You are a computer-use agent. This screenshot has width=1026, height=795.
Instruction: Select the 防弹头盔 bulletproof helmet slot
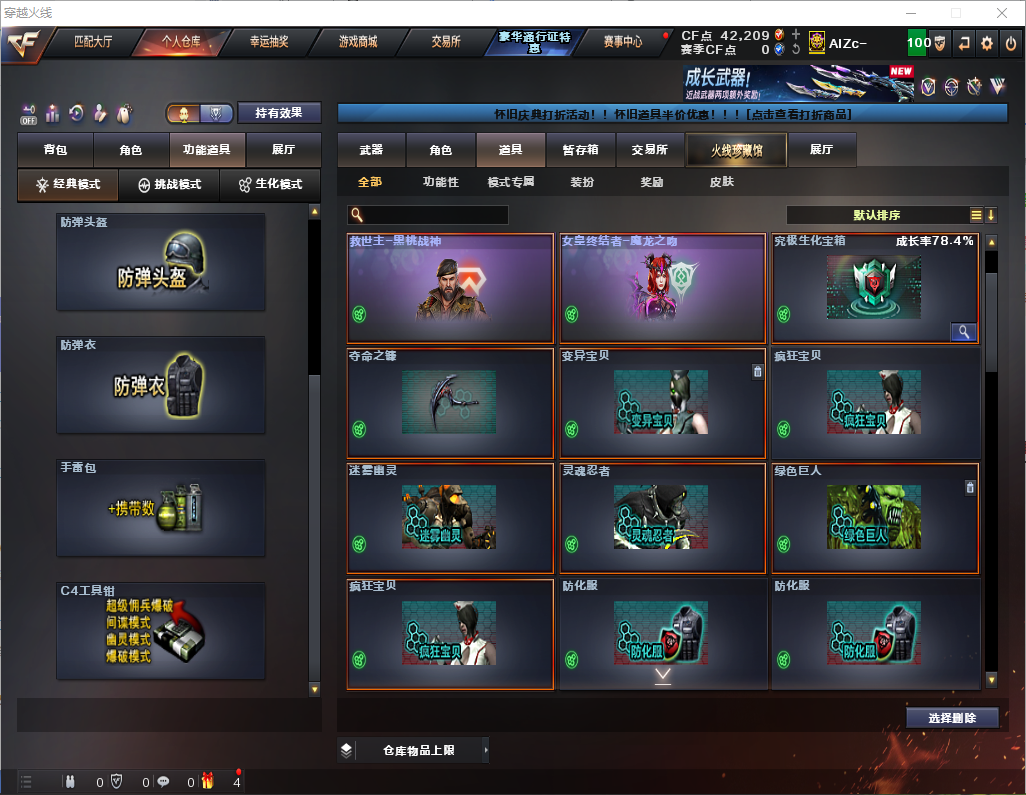pyautogui.click(x=161, y=262)
